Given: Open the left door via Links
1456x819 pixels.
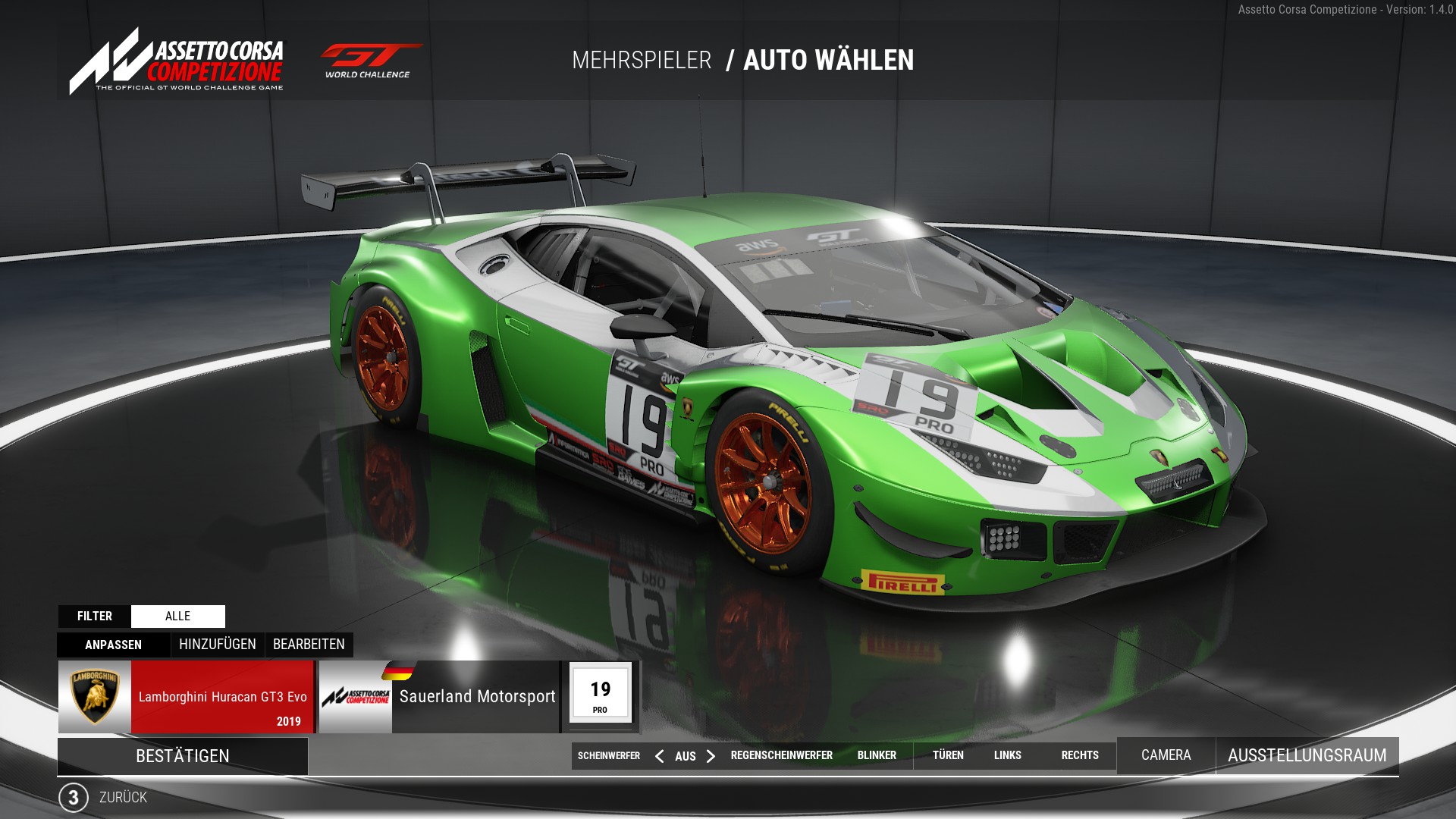Looking at the screenshot, I should (x=1007, y=755).
